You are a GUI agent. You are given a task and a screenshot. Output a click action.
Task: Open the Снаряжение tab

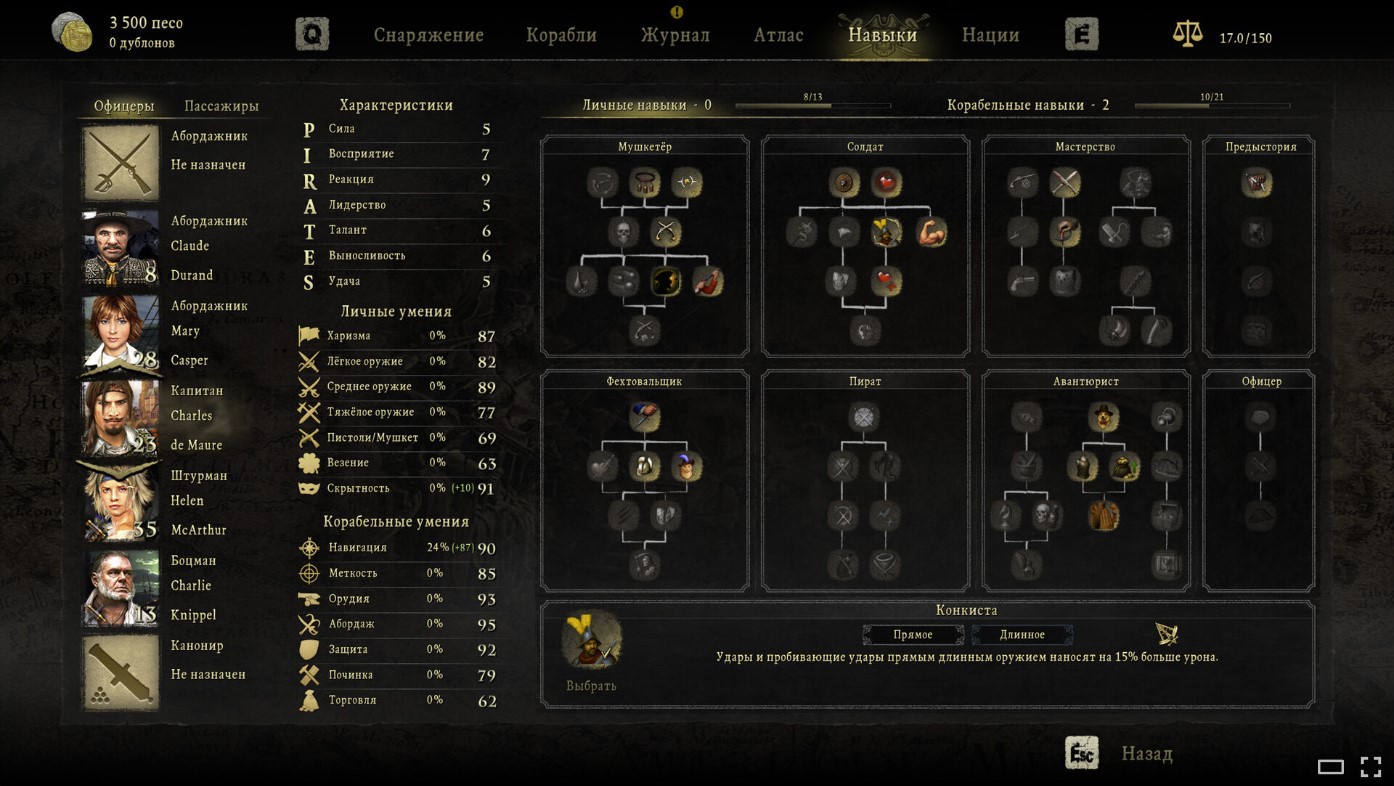click(428, 35)
